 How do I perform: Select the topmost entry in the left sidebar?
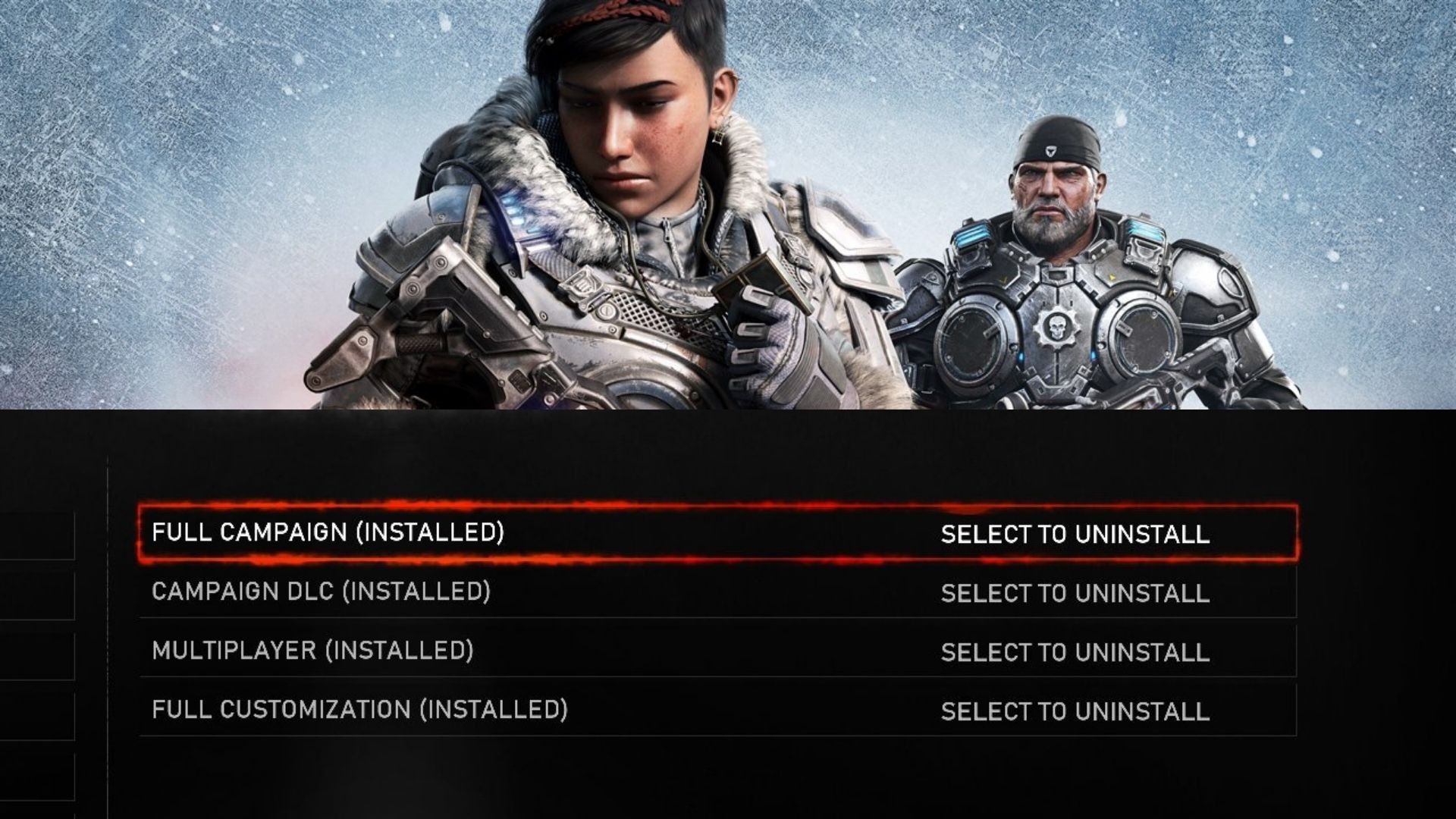(x=38, y=537)
